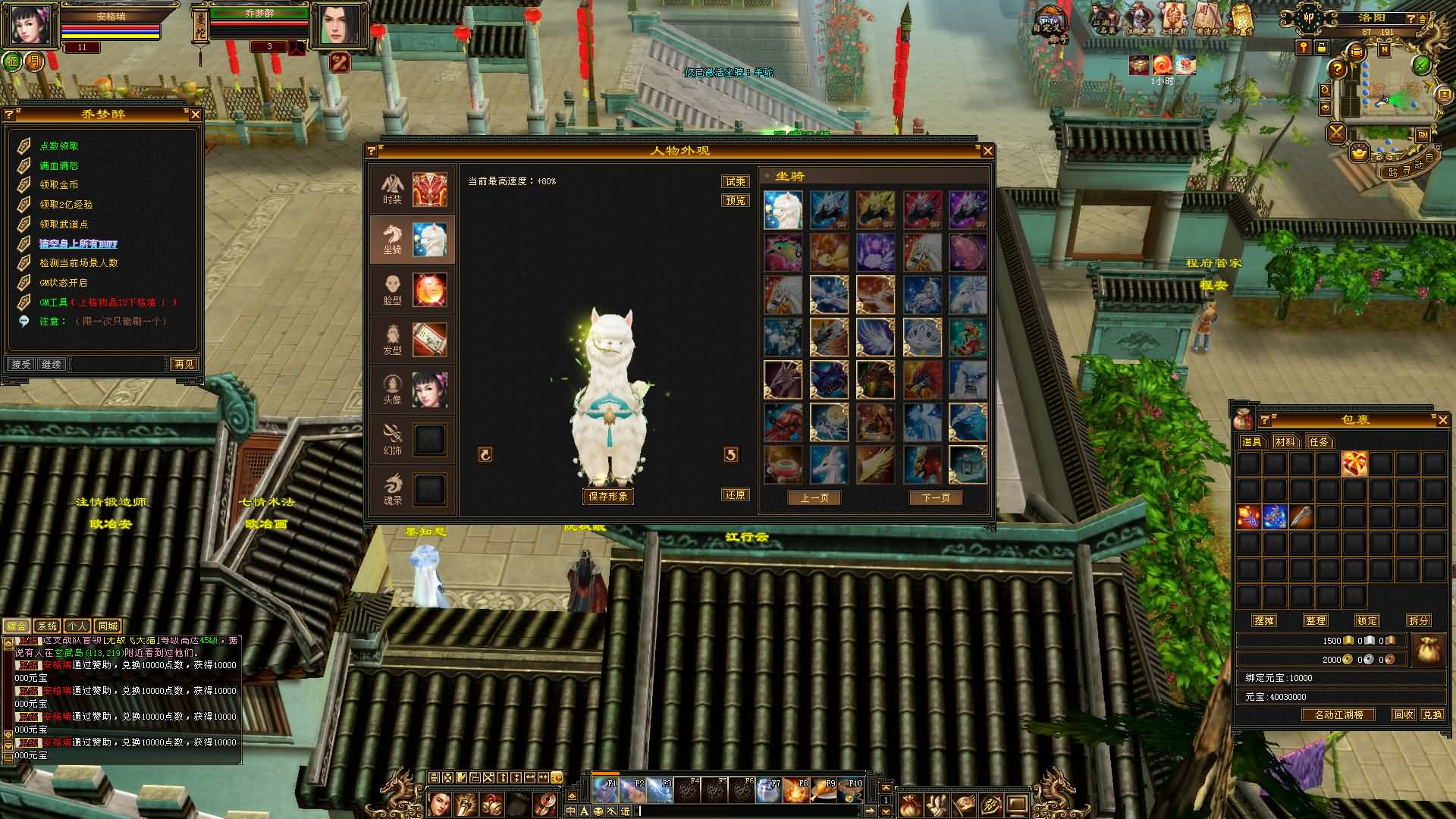Say goodbye with the 再见 button

[x=184, y=364]
